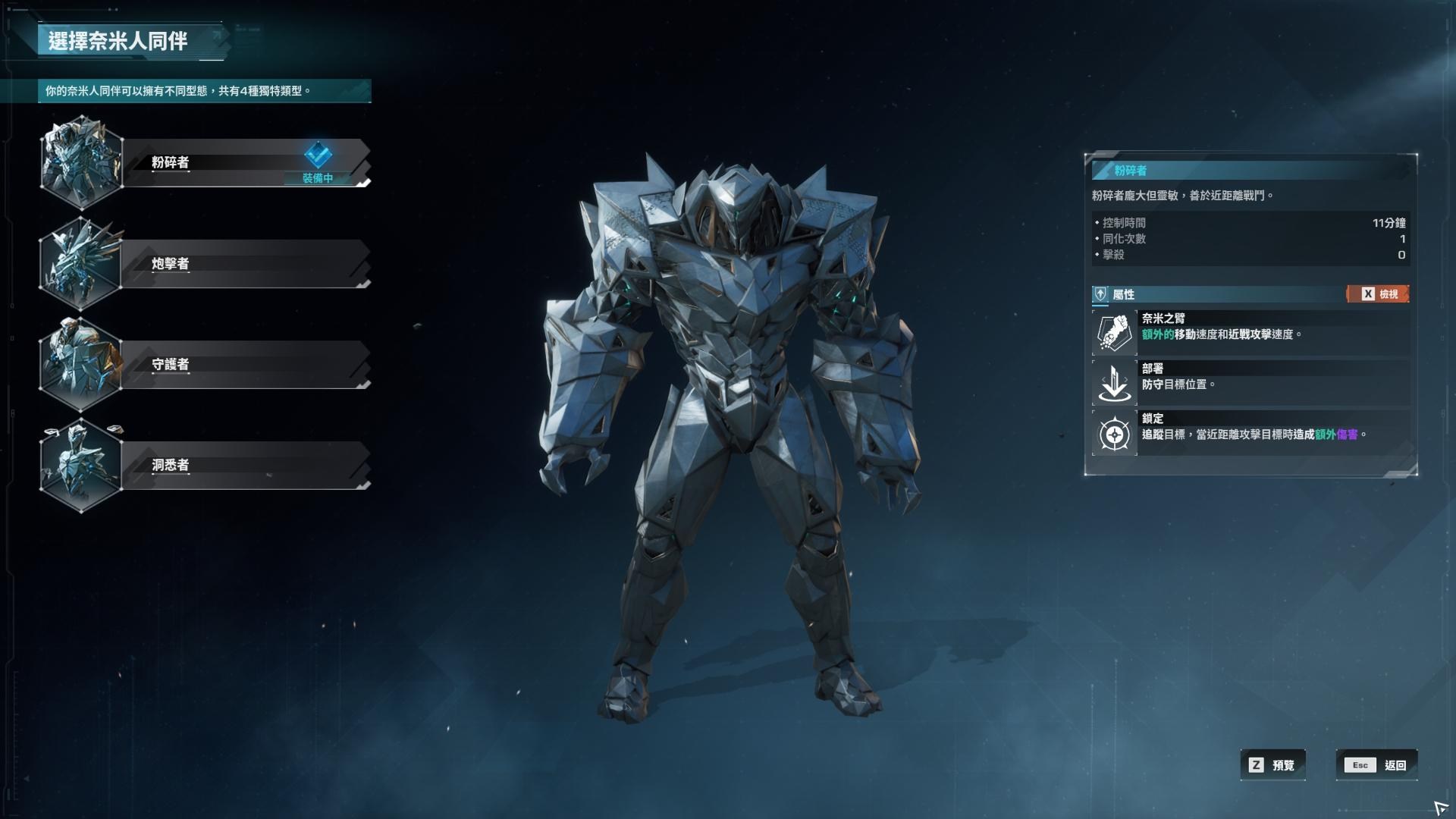Click the 檢視 inspect button
This screenshot has width=1456, height=819.
pyautogui.click(x=1378, y=294)
